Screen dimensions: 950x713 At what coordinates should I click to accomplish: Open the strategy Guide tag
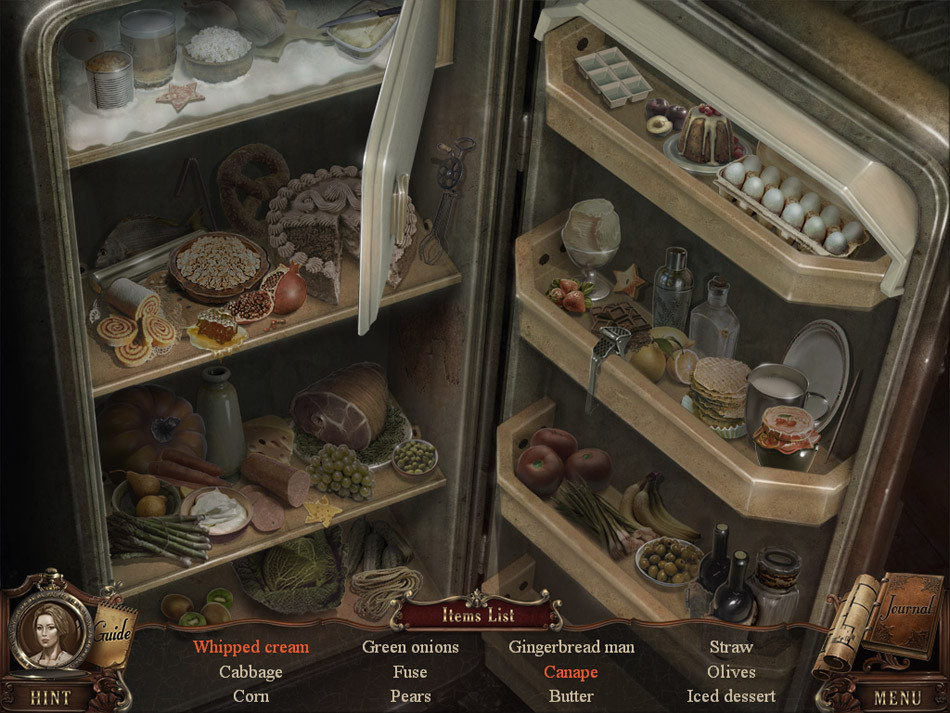(113, 630)
